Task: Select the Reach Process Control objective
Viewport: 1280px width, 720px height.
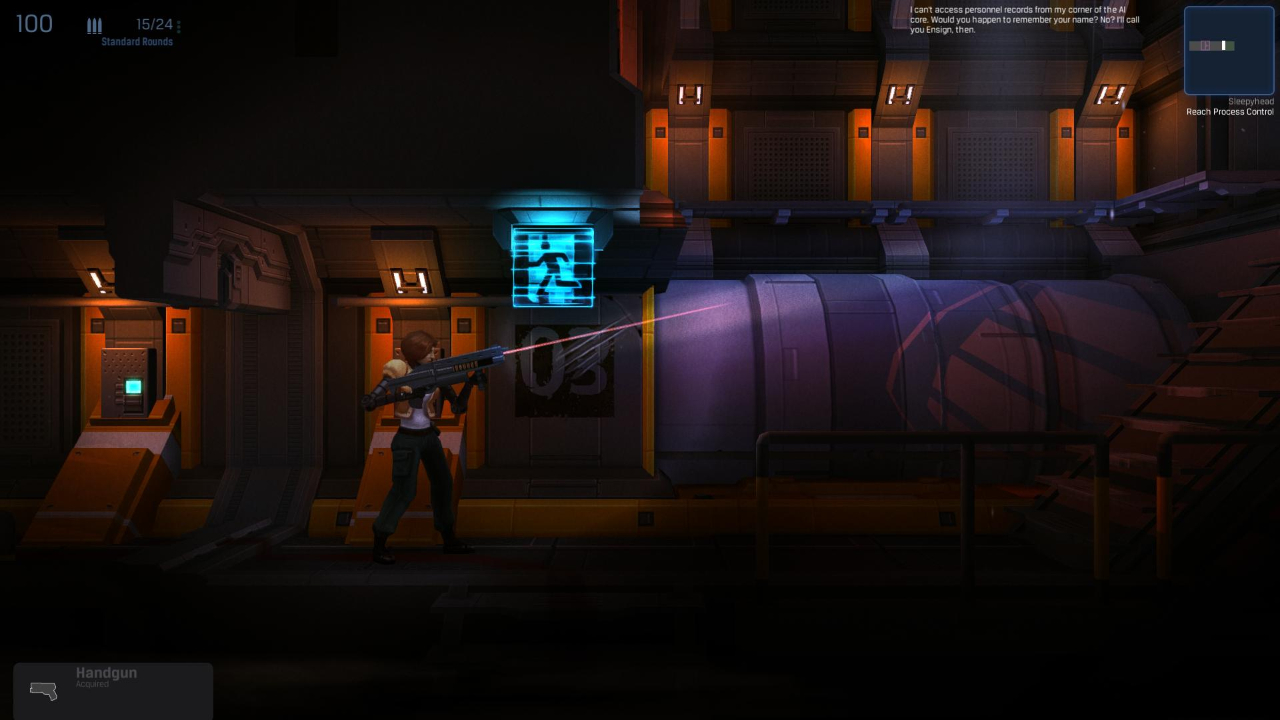Action: 1229,112
